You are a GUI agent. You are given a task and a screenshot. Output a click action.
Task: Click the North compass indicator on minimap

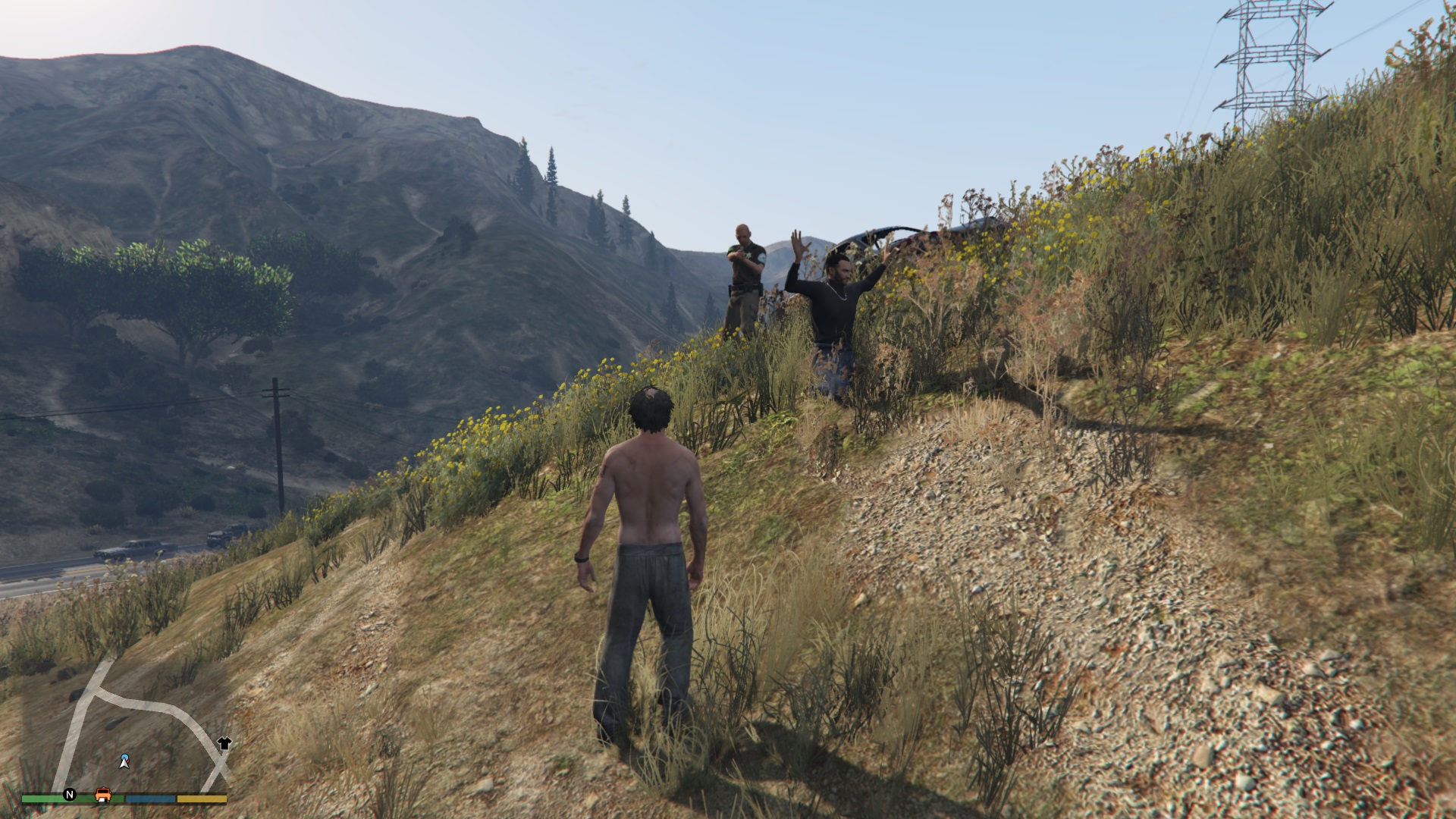click(x=69, y=794)
